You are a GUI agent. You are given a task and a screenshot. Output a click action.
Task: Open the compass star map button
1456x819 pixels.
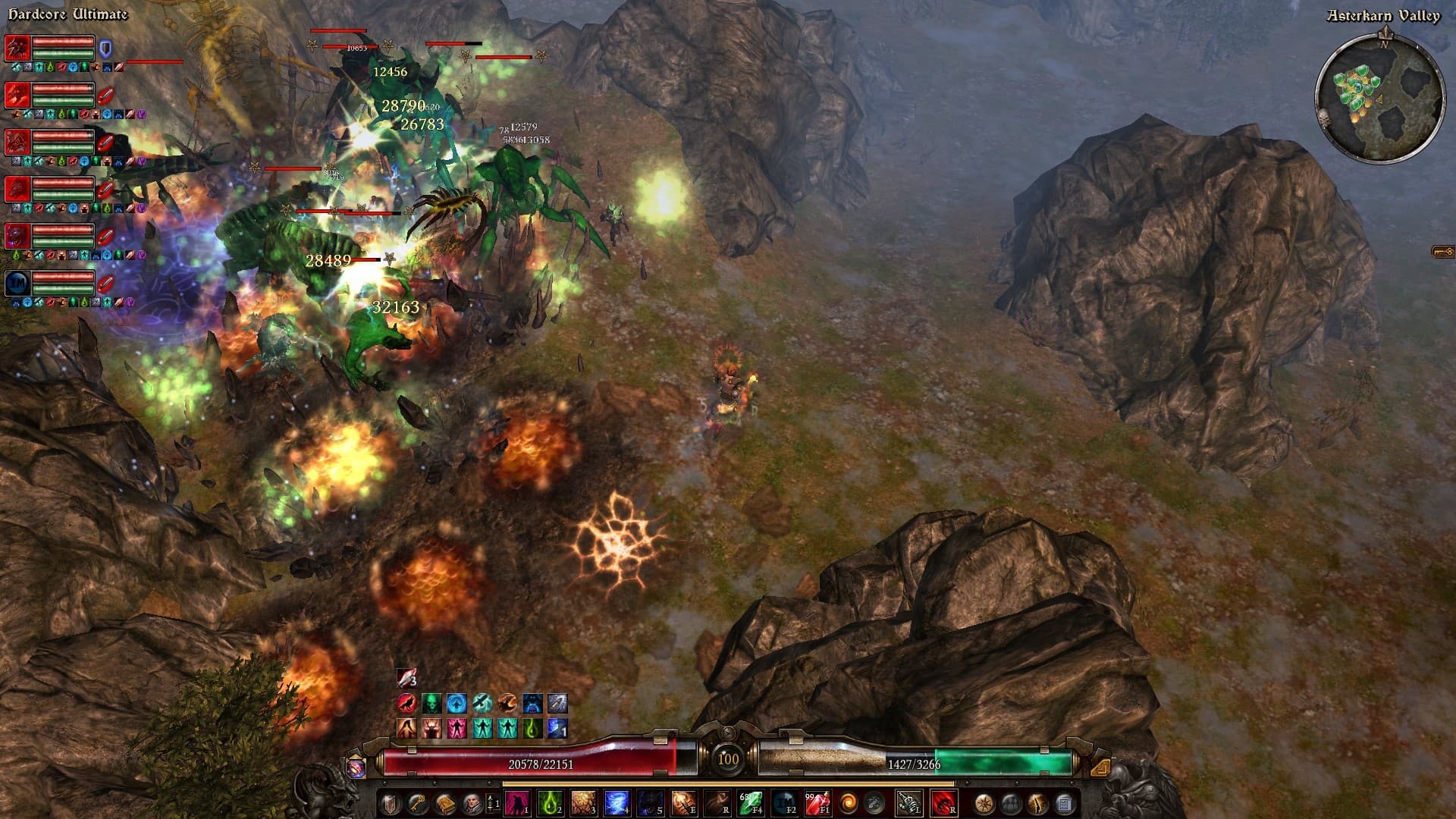click(984, 803)
